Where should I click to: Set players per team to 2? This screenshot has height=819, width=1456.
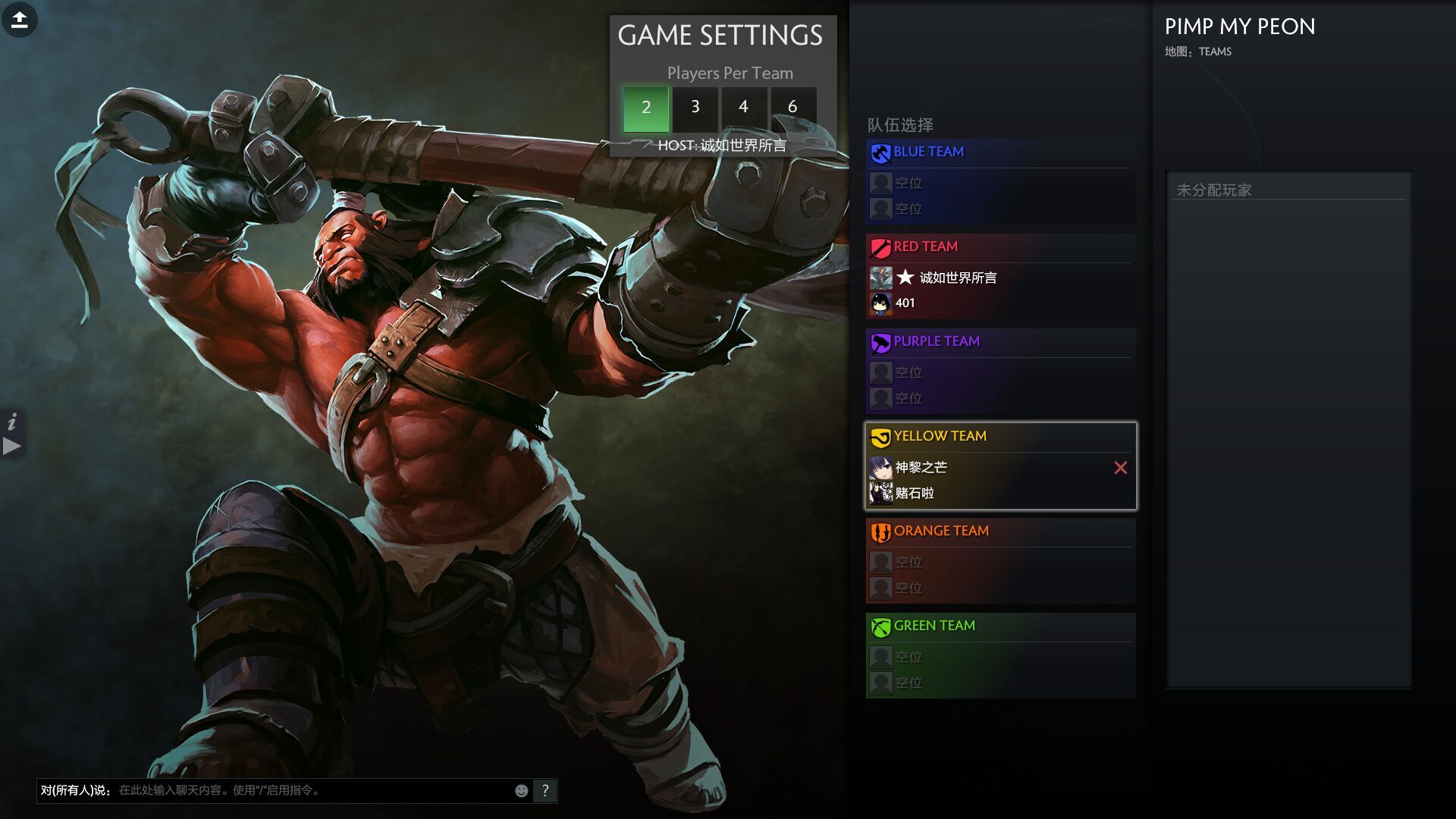(645, 108)
